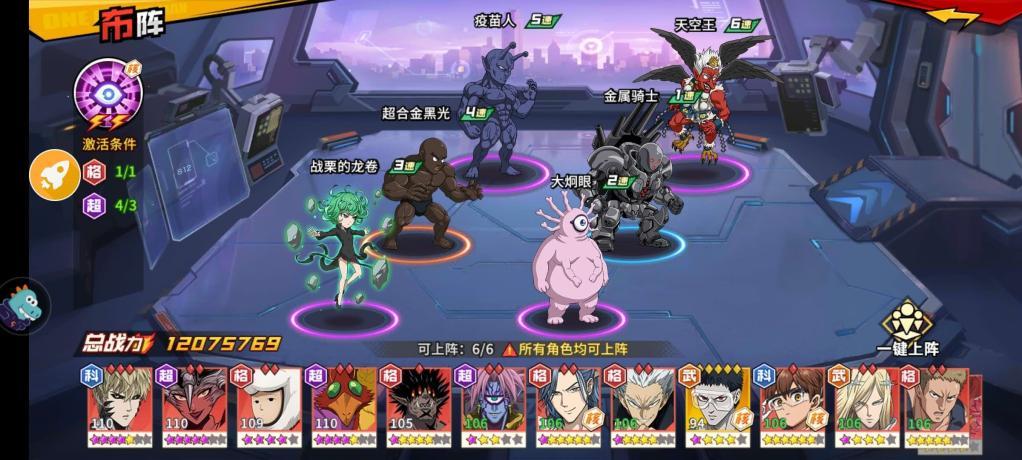This screenshot has height=460, width=1022.
Task: Tap the 一键上阵 auto-deploy button
Action: point(907,325)
